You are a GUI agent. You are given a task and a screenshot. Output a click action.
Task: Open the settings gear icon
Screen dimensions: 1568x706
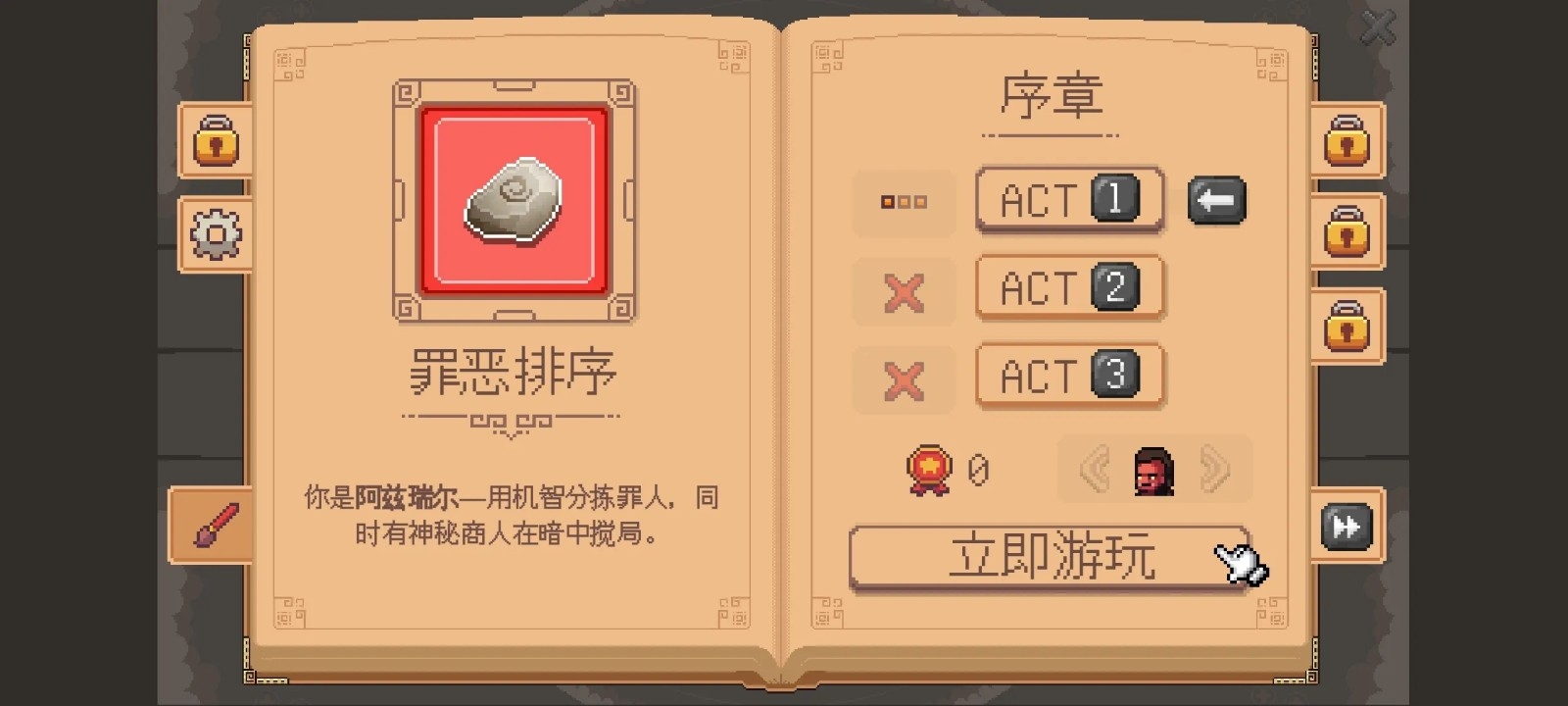215,233
